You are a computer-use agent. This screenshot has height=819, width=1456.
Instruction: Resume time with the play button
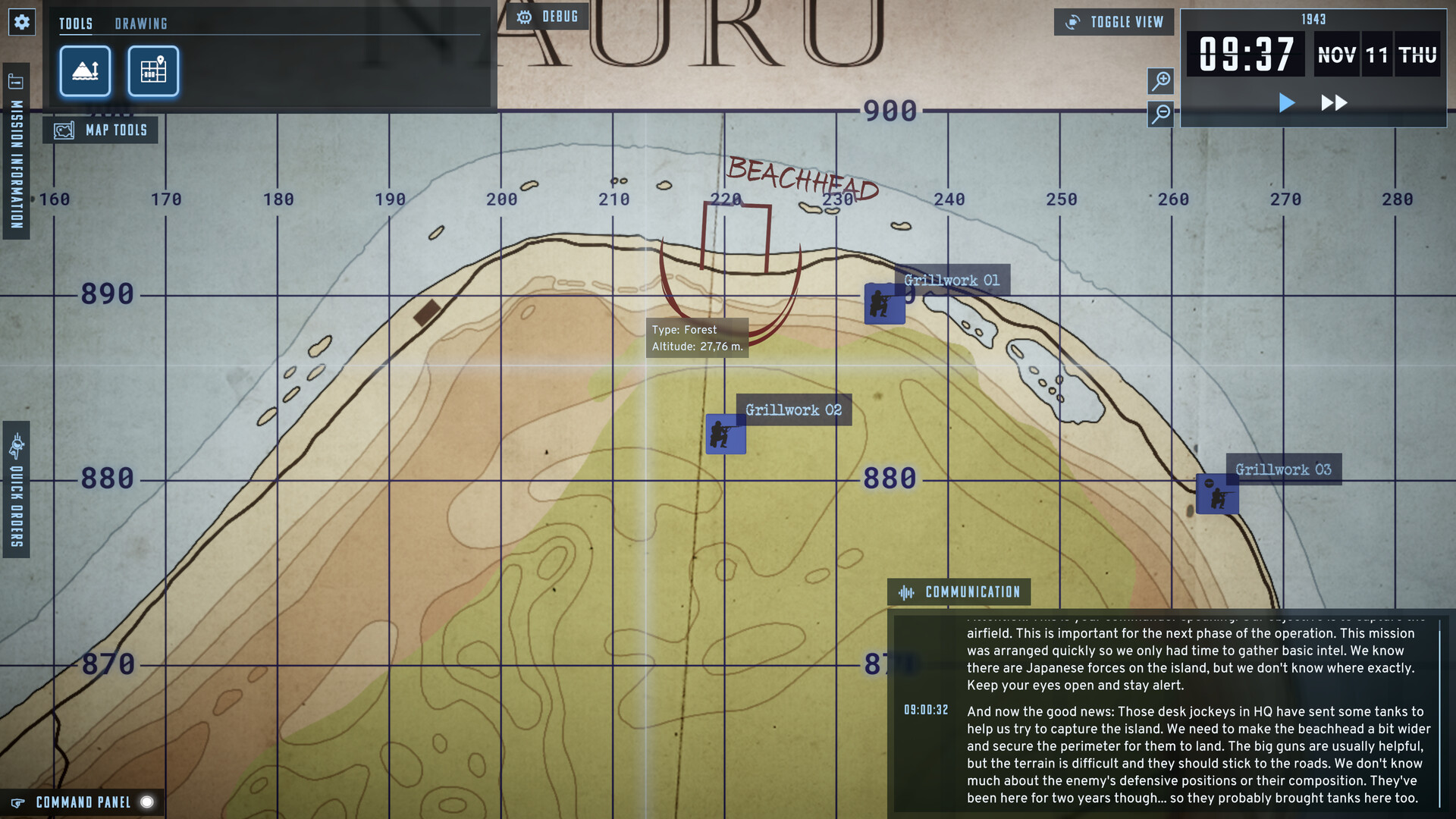[x=1286, y=102]
